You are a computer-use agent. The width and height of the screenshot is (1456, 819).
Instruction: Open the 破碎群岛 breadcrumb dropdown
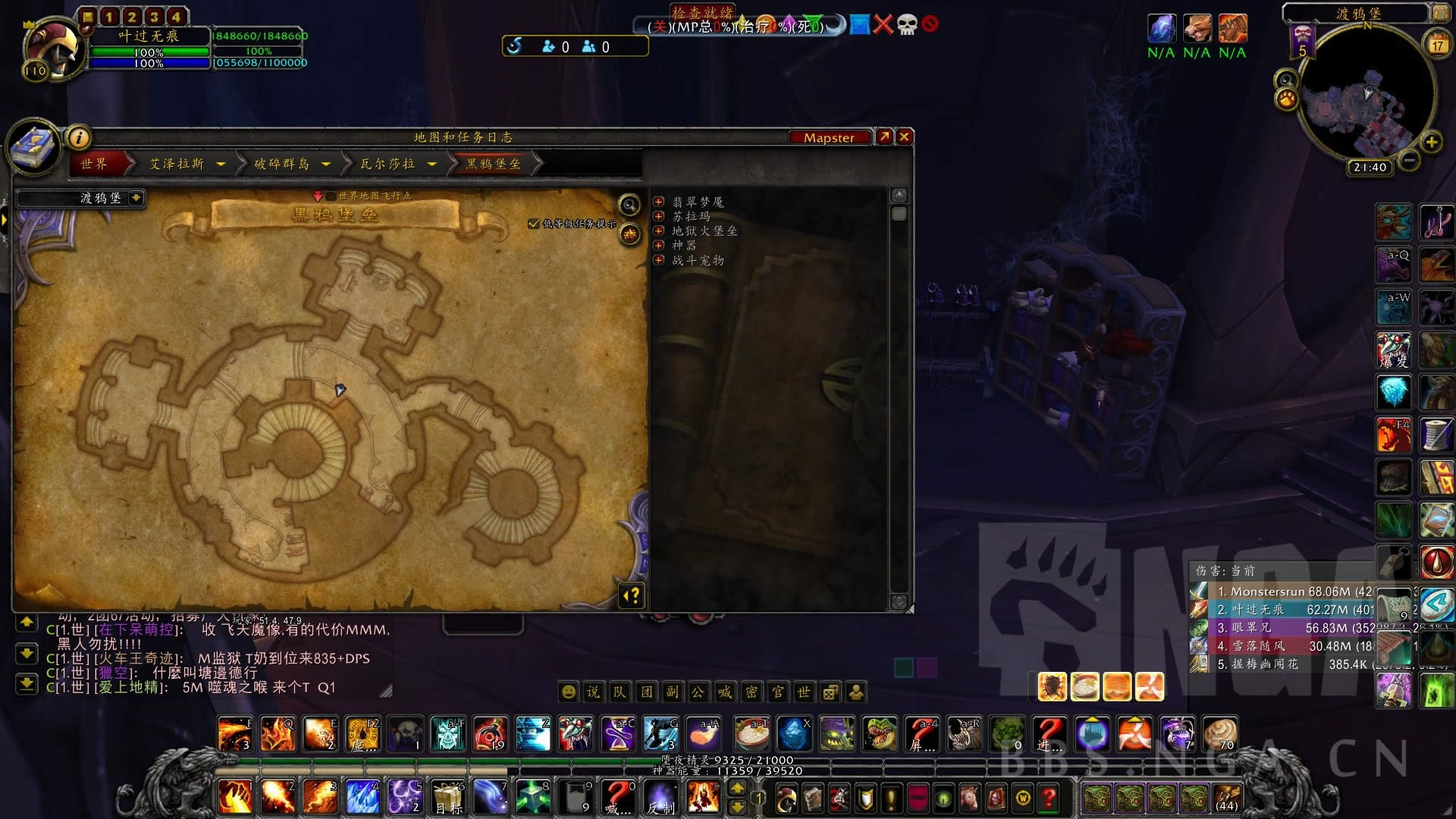[326, 164]
